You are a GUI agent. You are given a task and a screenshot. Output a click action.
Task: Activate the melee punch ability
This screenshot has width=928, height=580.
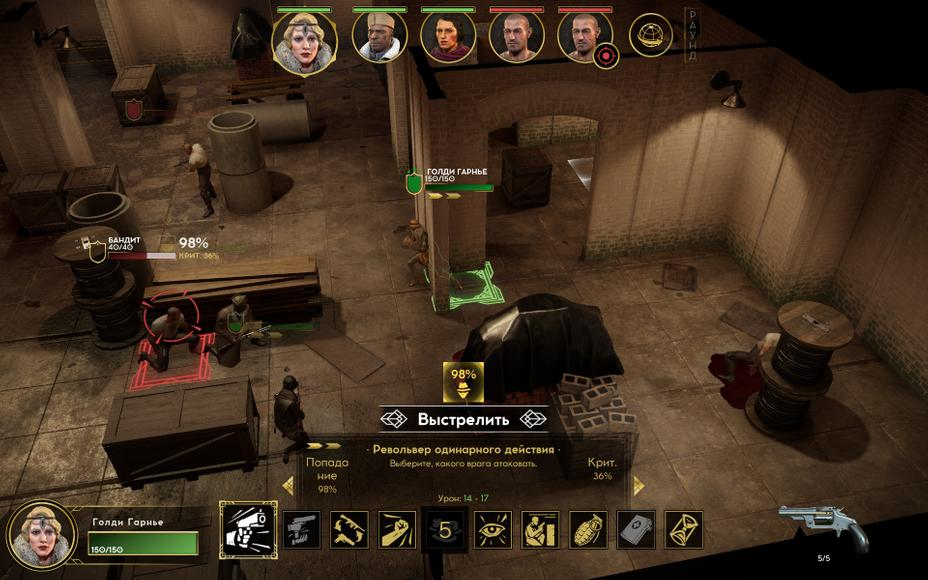[397, 530]
